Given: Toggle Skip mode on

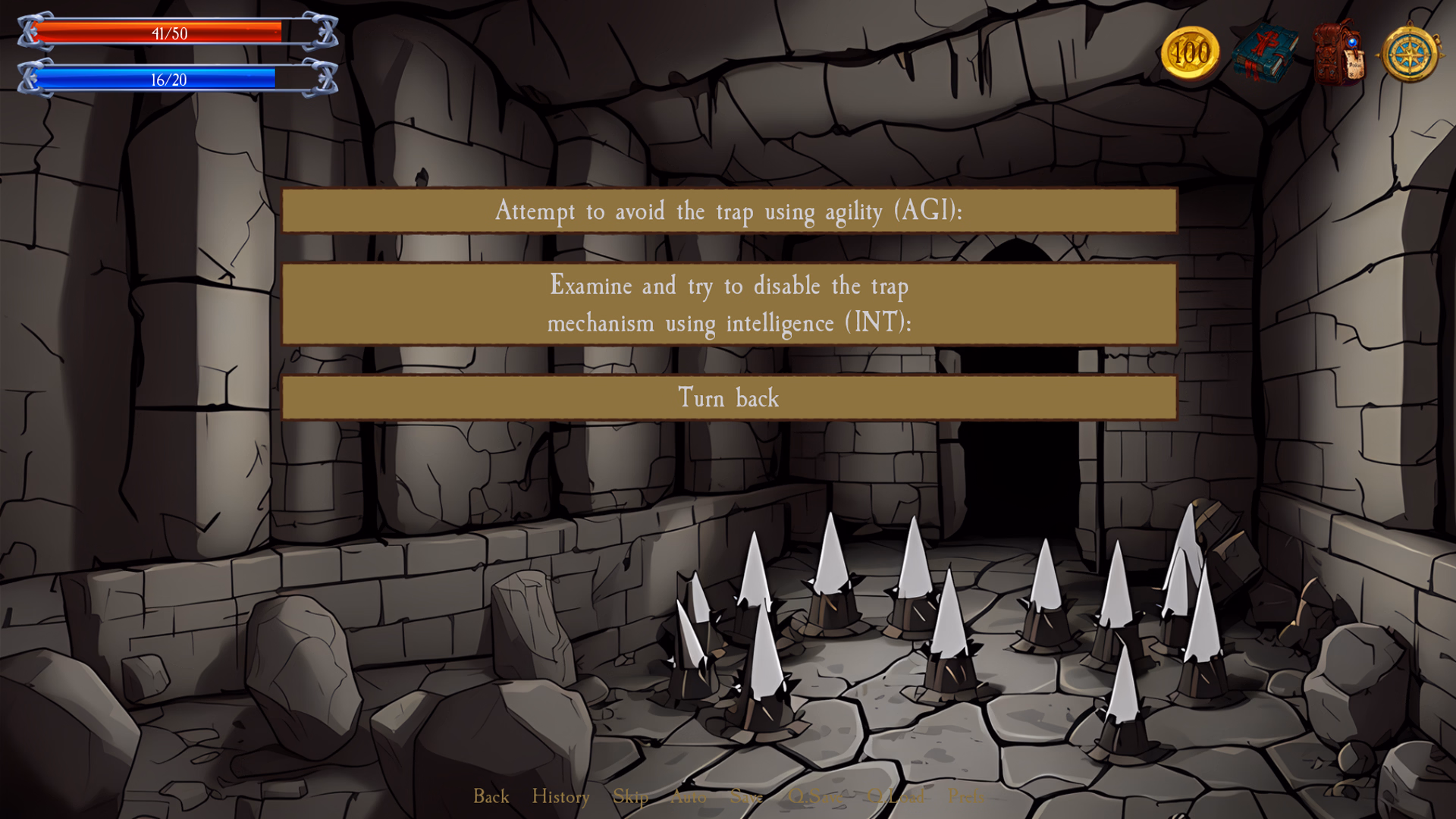Looking at the screenshot, I should [x=631, y=797].
